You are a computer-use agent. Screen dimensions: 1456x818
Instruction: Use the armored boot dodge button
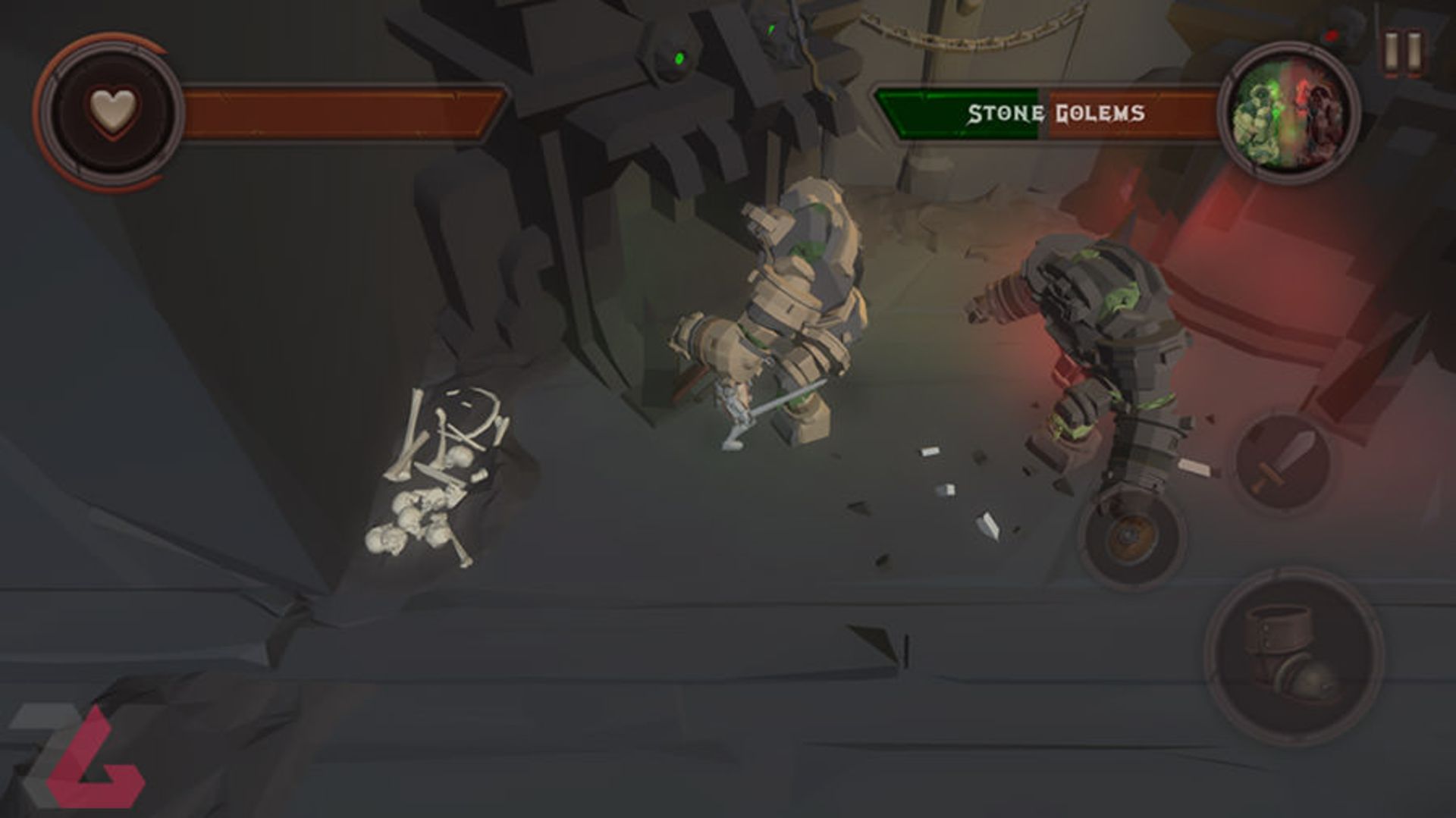click(x=1294, y=656)
